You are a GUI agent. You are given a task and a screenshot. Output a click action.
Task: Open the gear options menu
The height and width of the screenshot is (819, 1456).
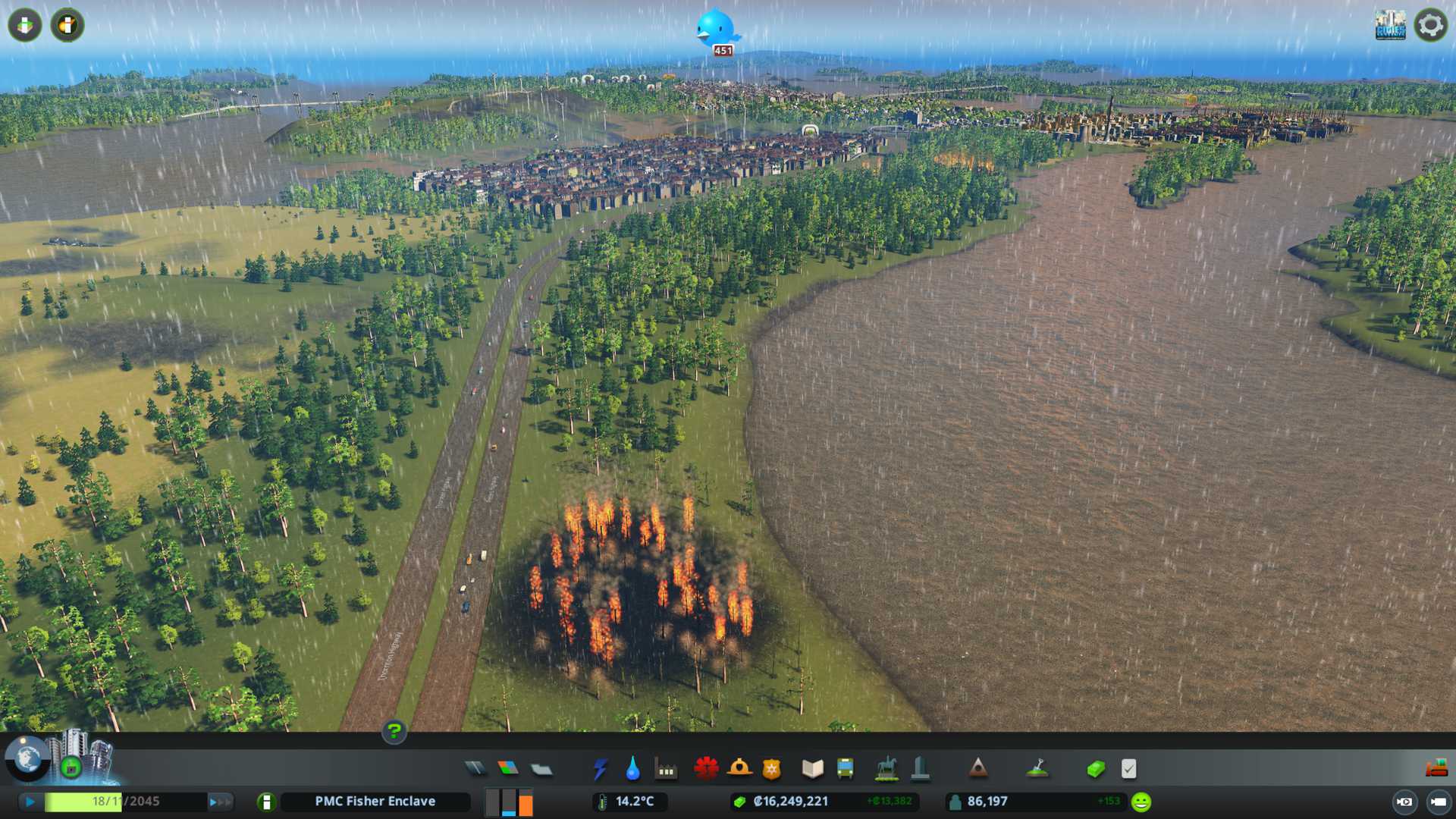(1430, 25)
